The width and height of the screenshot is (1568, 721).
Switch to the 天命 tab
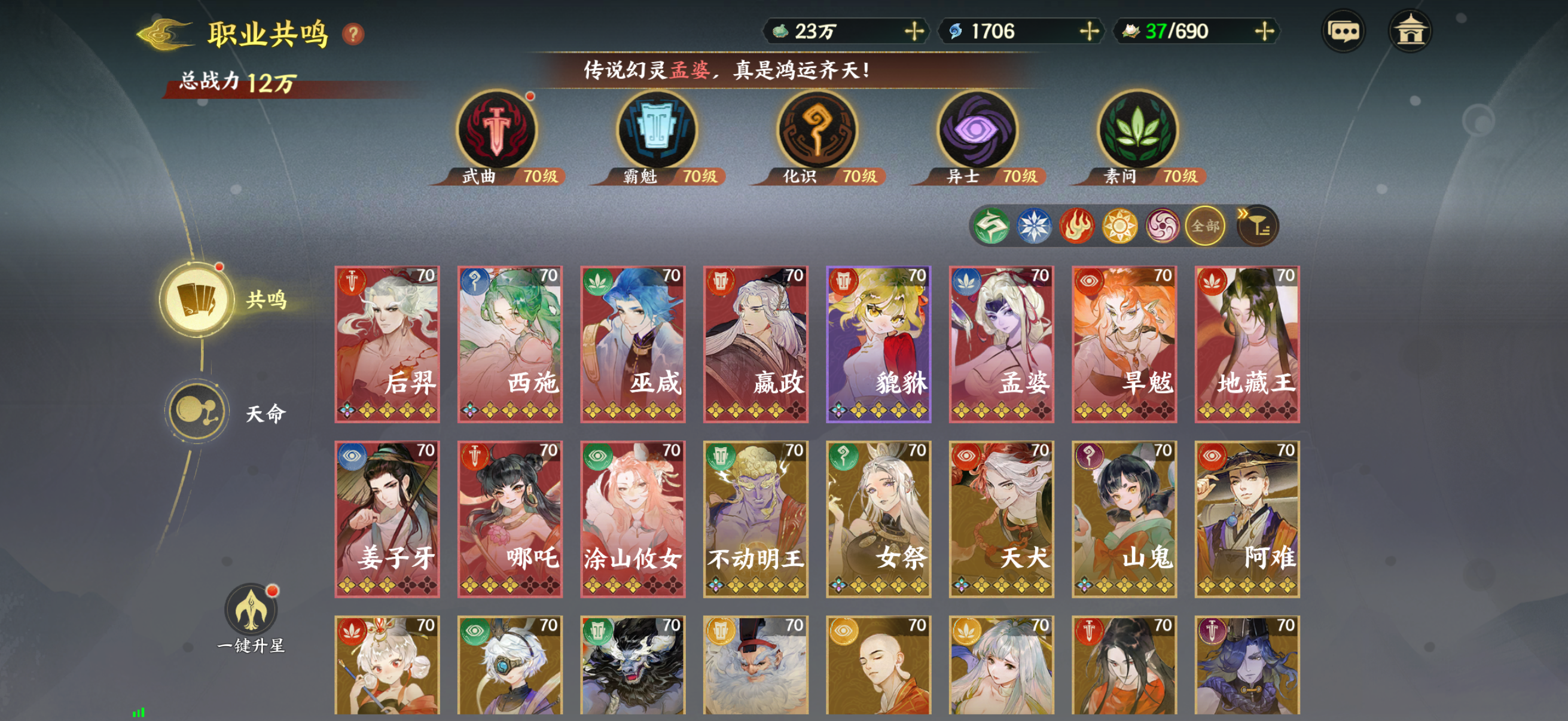coord(196,410)
